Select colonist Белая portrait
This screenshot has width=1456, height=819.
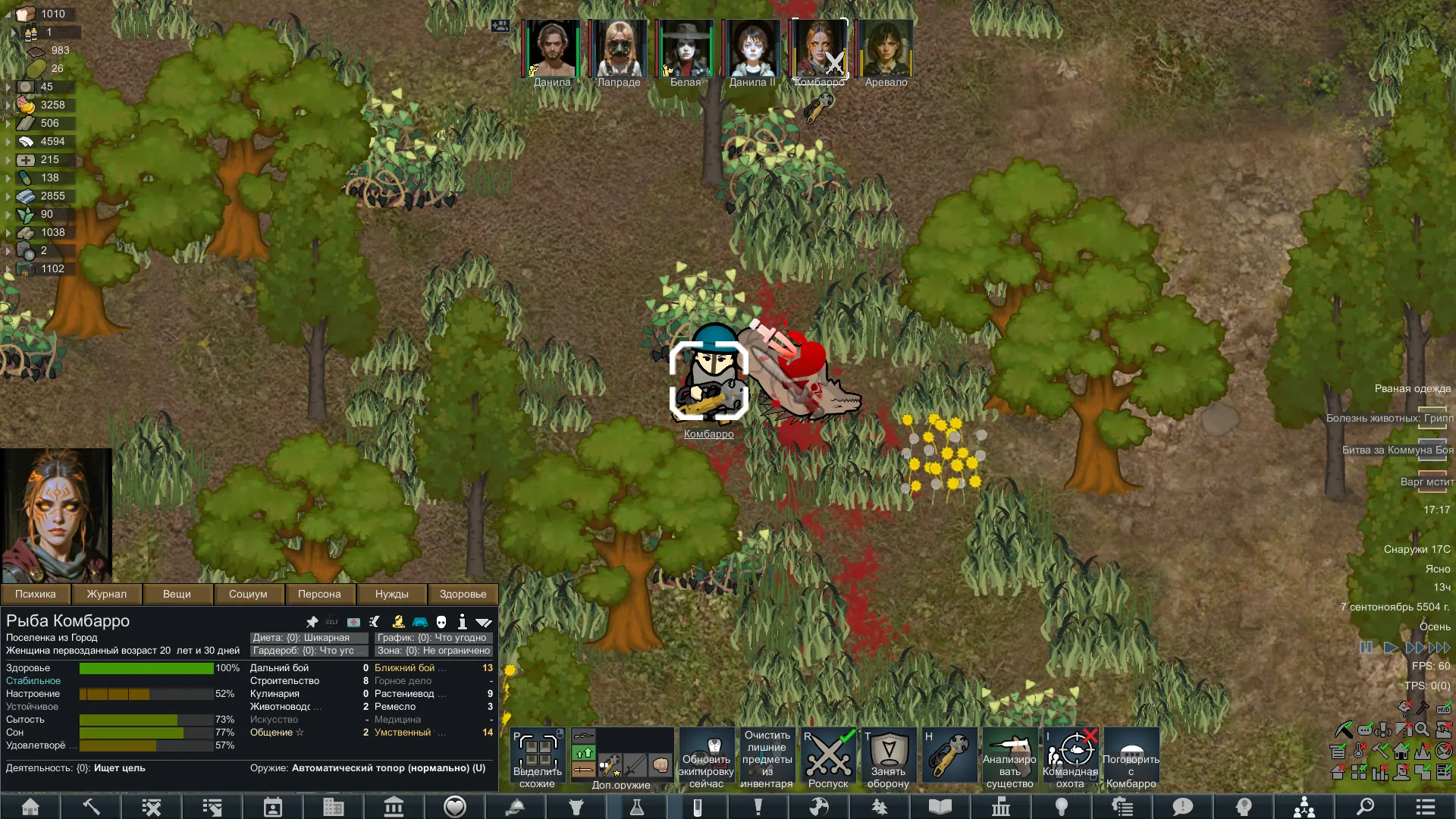coord(686,49)
